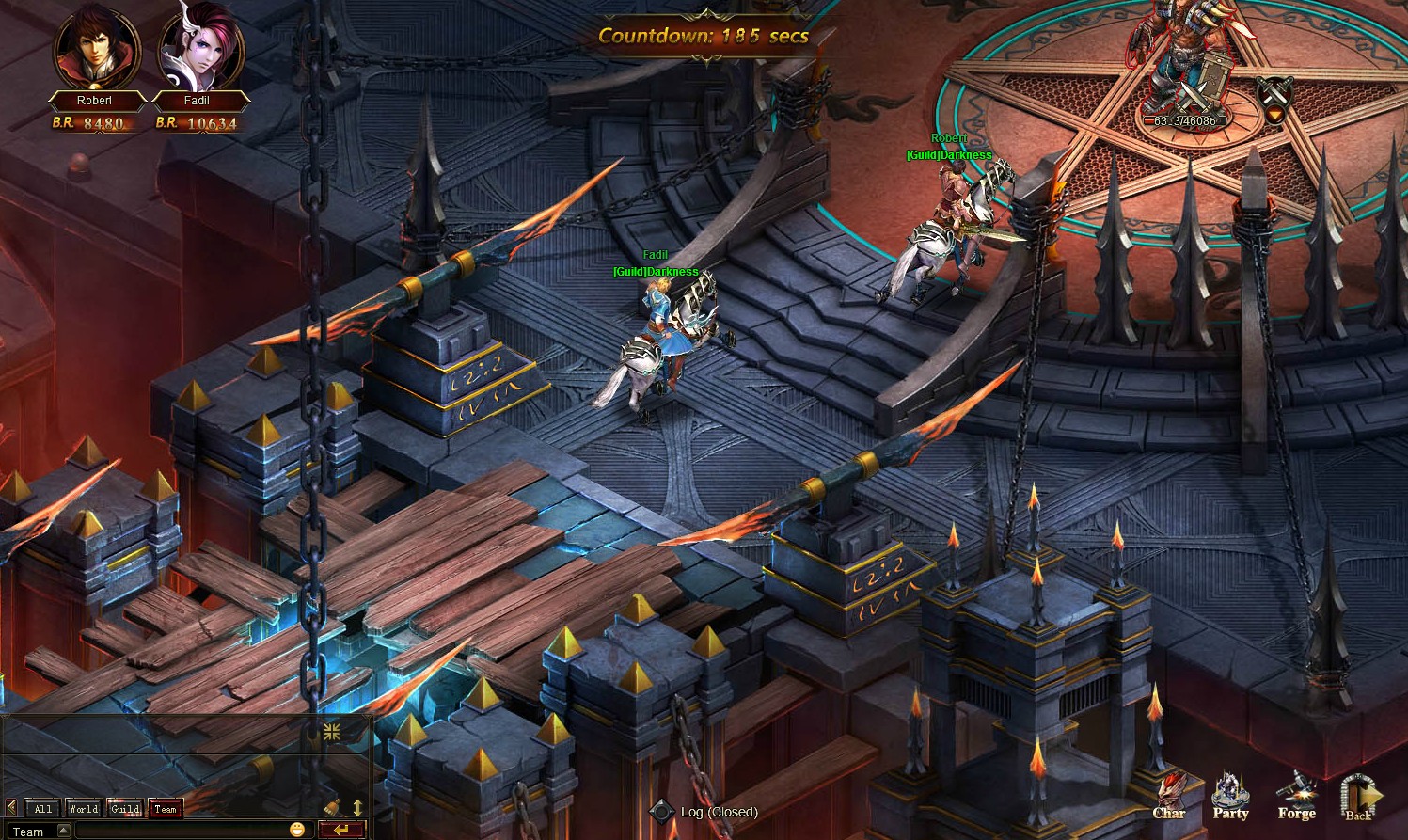The width and height of the screenshot is (1408, 840).
Task: Switch chat to the Guild tab
Action: tap(125, 808)
